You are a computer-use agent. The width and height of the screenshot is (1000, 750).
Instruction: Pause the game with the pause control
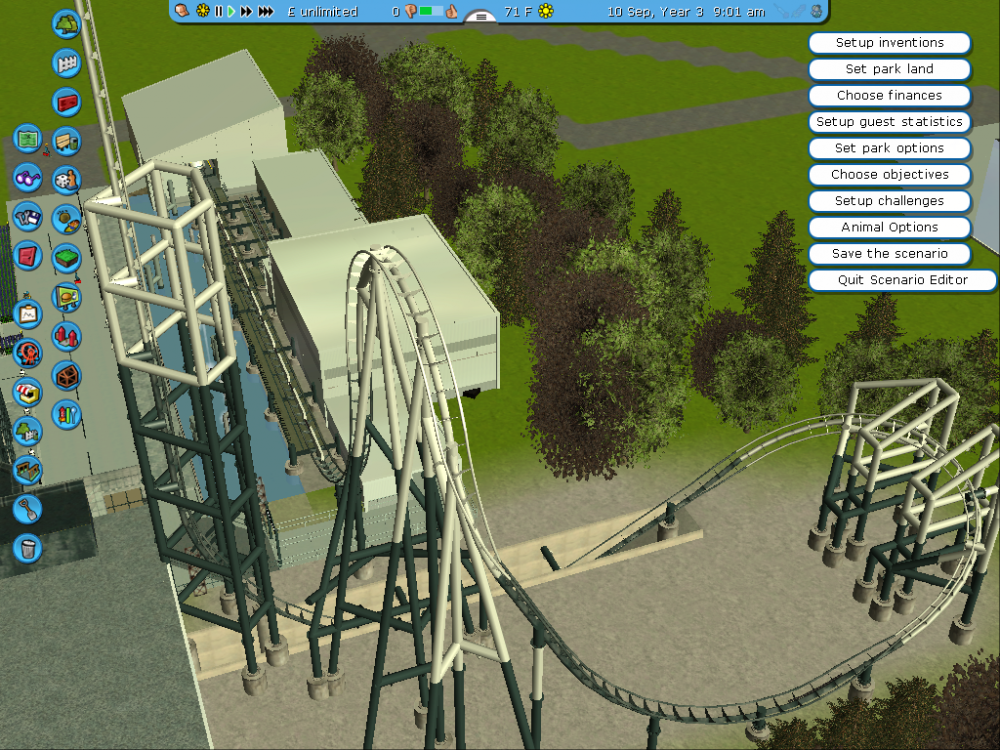[218, 11]
